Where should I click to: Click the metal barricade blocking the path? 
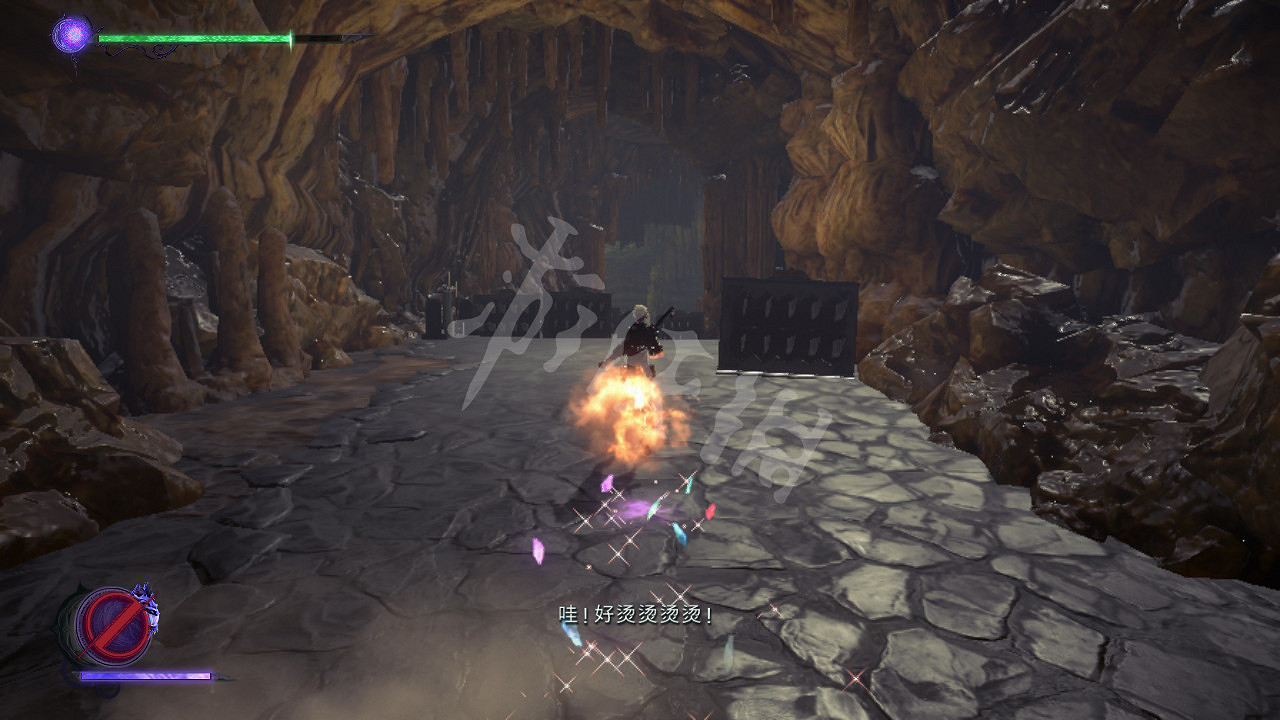(x=785, y=325)
